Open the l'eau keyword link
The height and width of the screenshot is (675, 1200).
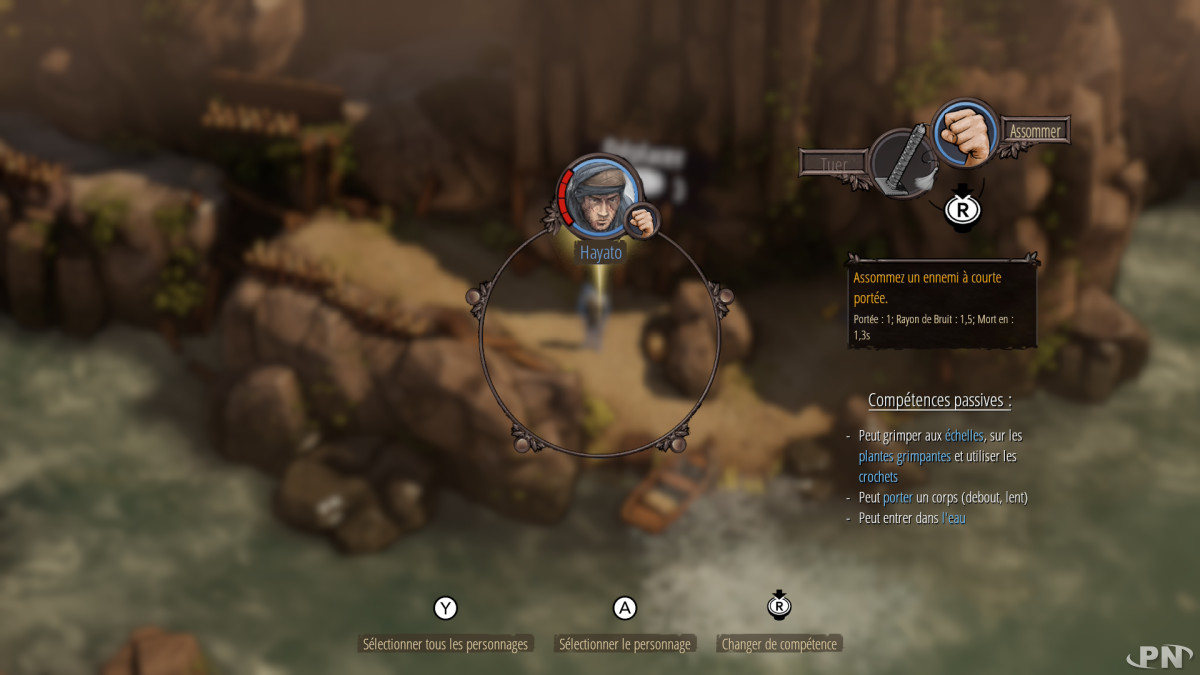coord(953,518)
